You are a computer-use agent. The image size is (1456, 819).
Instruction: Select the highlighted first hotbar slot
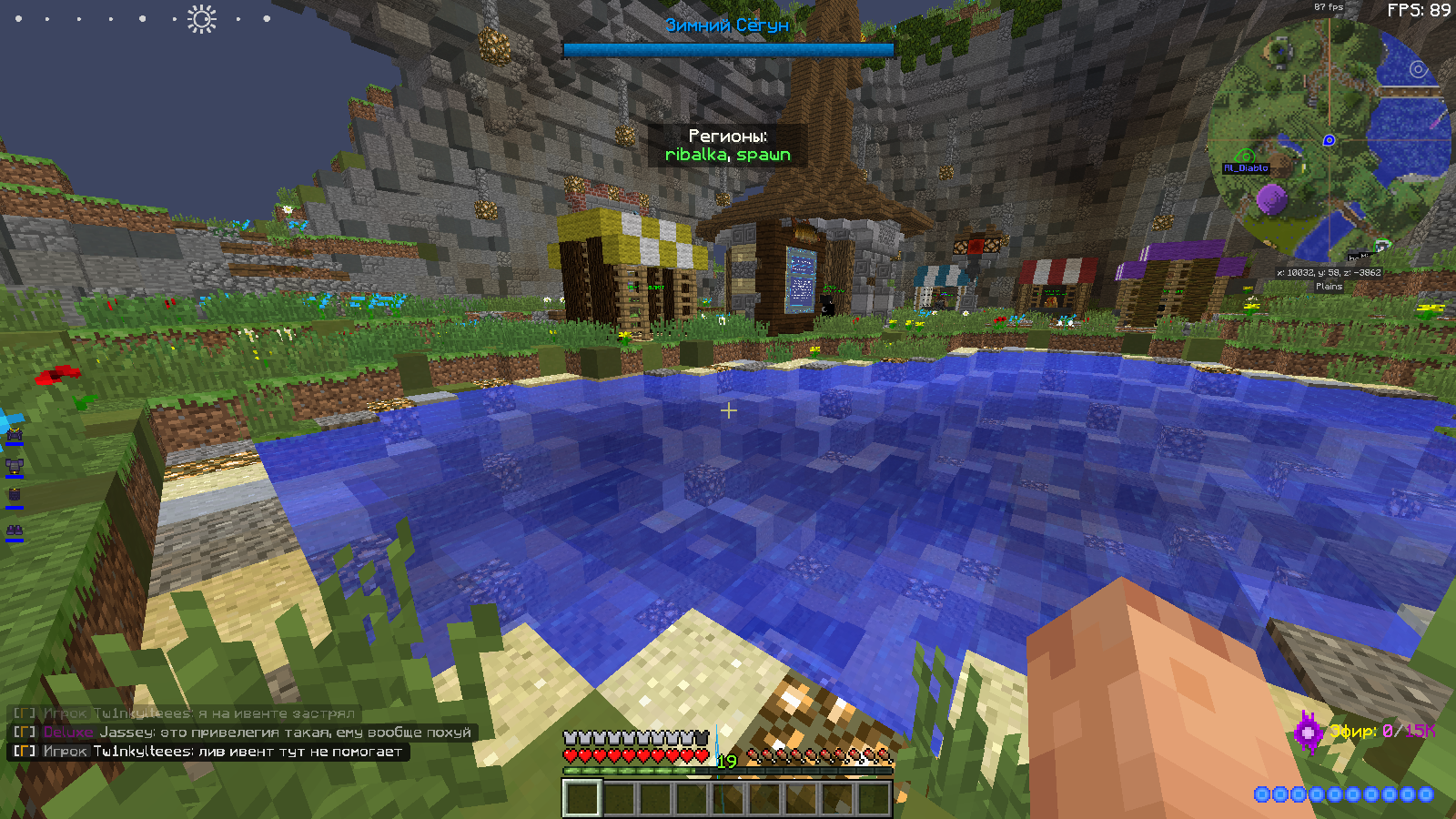coord(581,799)
